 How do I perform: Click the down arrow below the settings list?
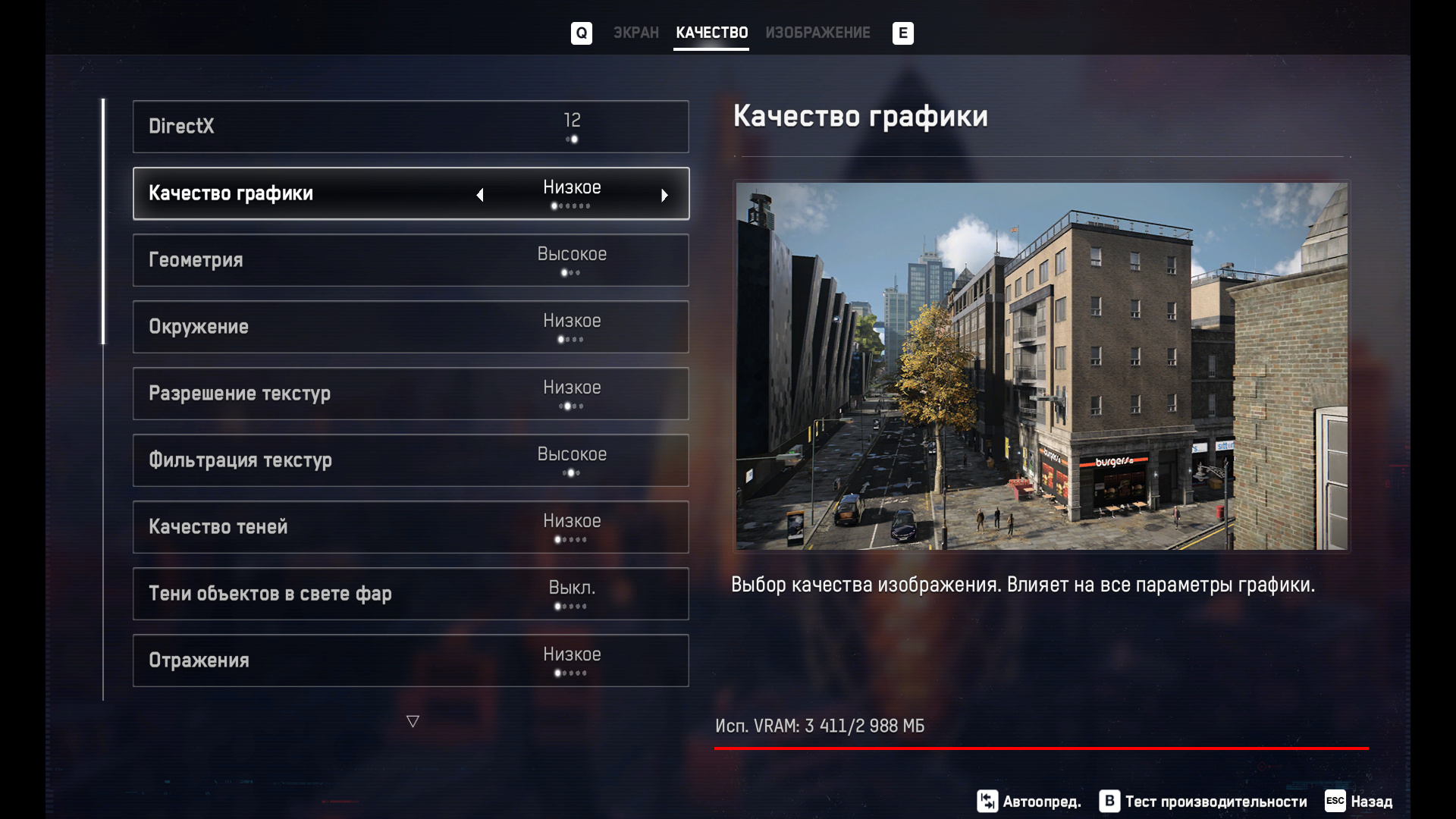point(413,721)
